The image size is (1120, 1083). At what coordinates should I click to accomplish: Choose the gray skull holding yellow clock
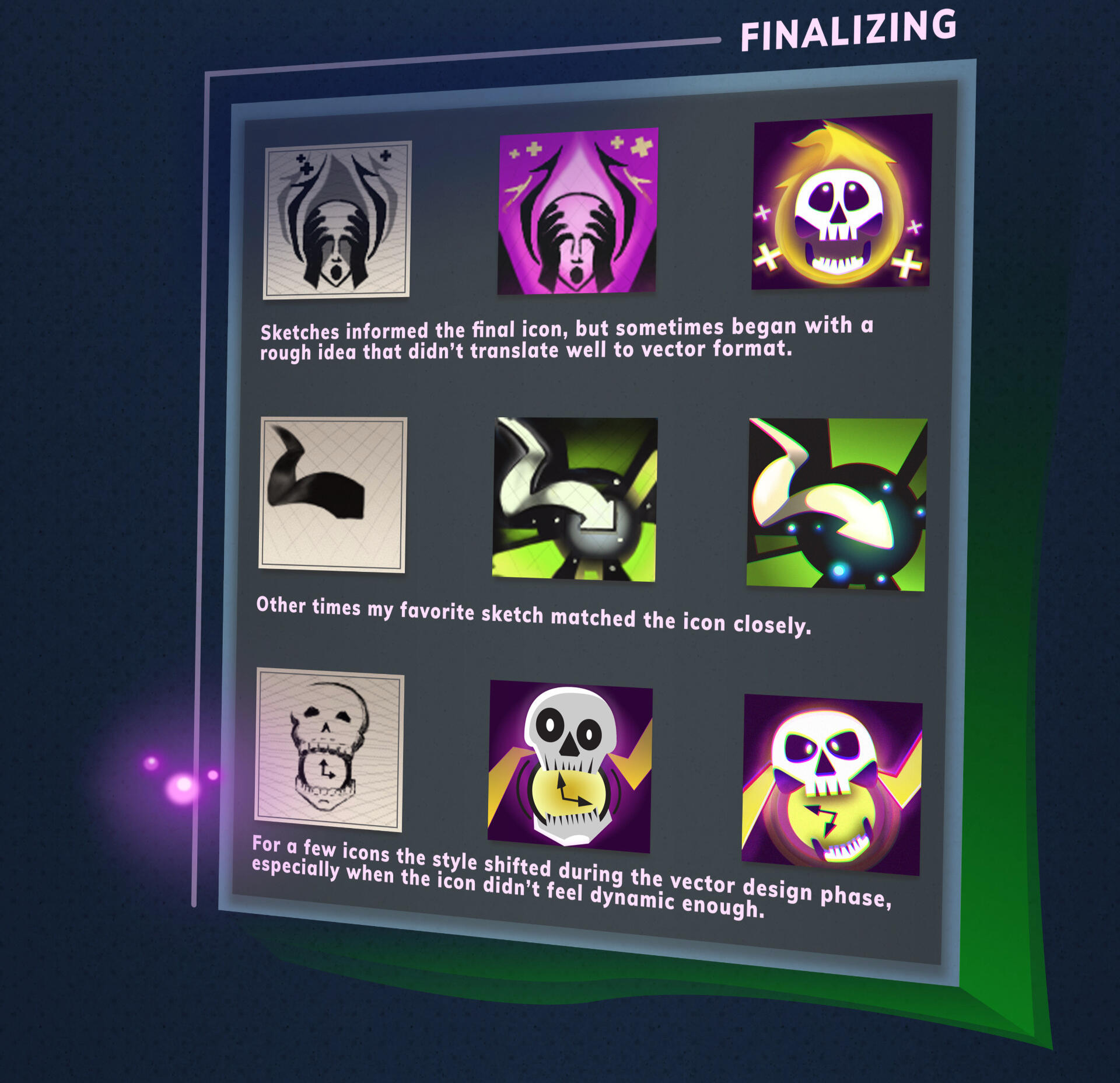(570, 767)
